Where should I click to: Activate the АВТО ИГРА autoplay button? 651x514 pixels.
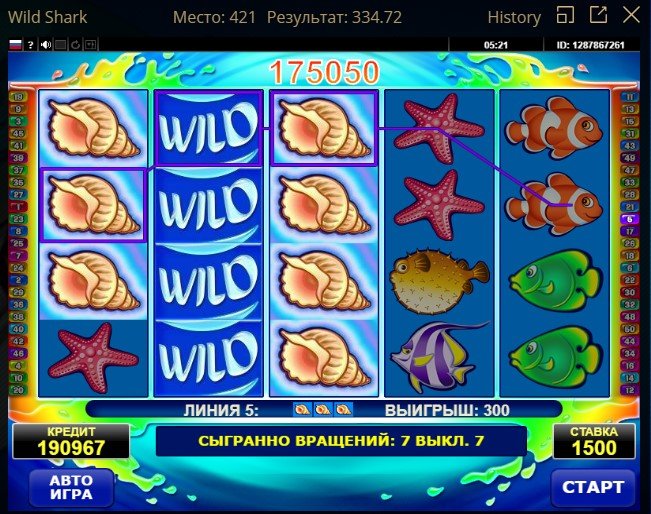tap(70, 487)
